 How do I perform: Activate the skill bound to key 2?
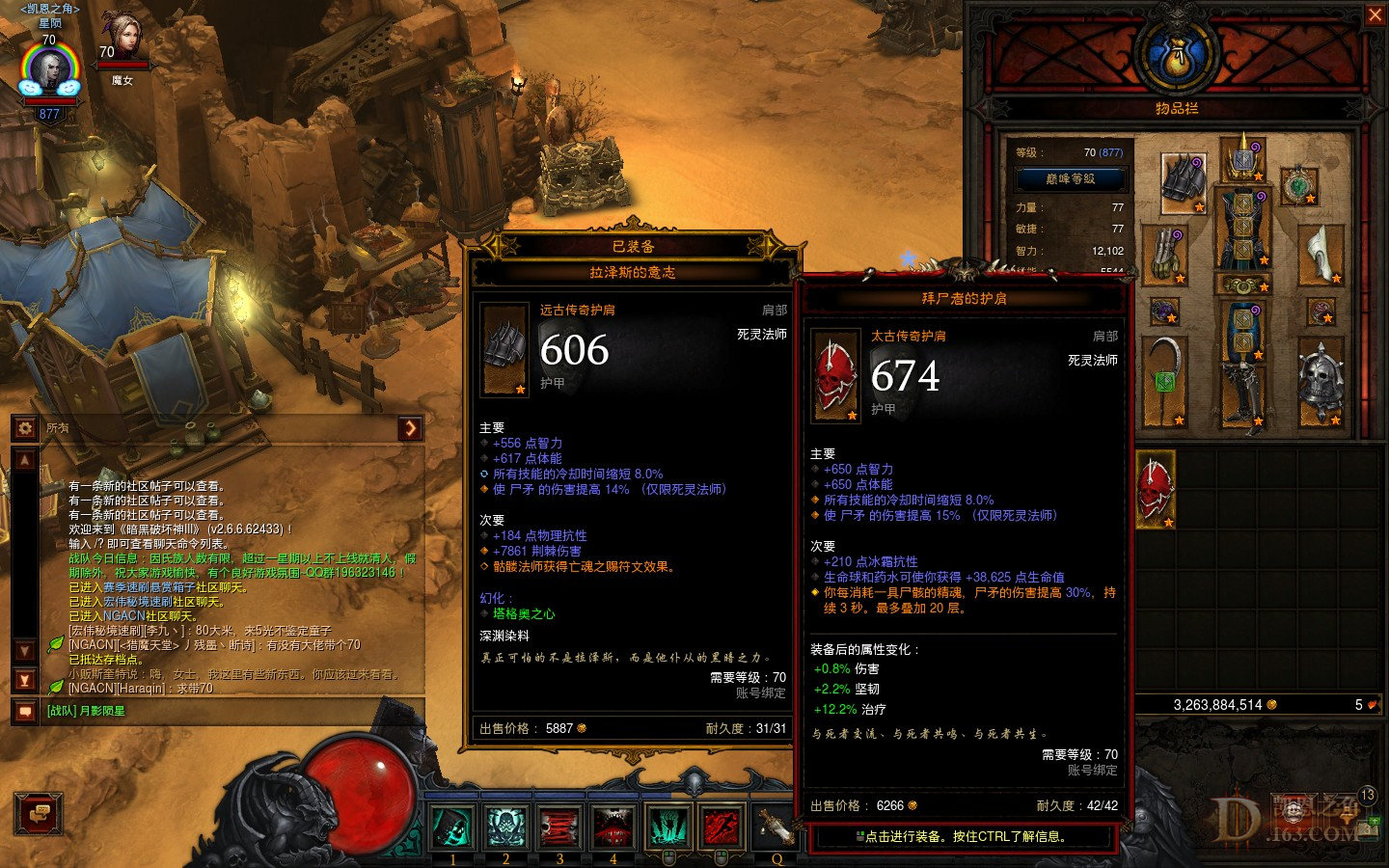click(505, 827)
